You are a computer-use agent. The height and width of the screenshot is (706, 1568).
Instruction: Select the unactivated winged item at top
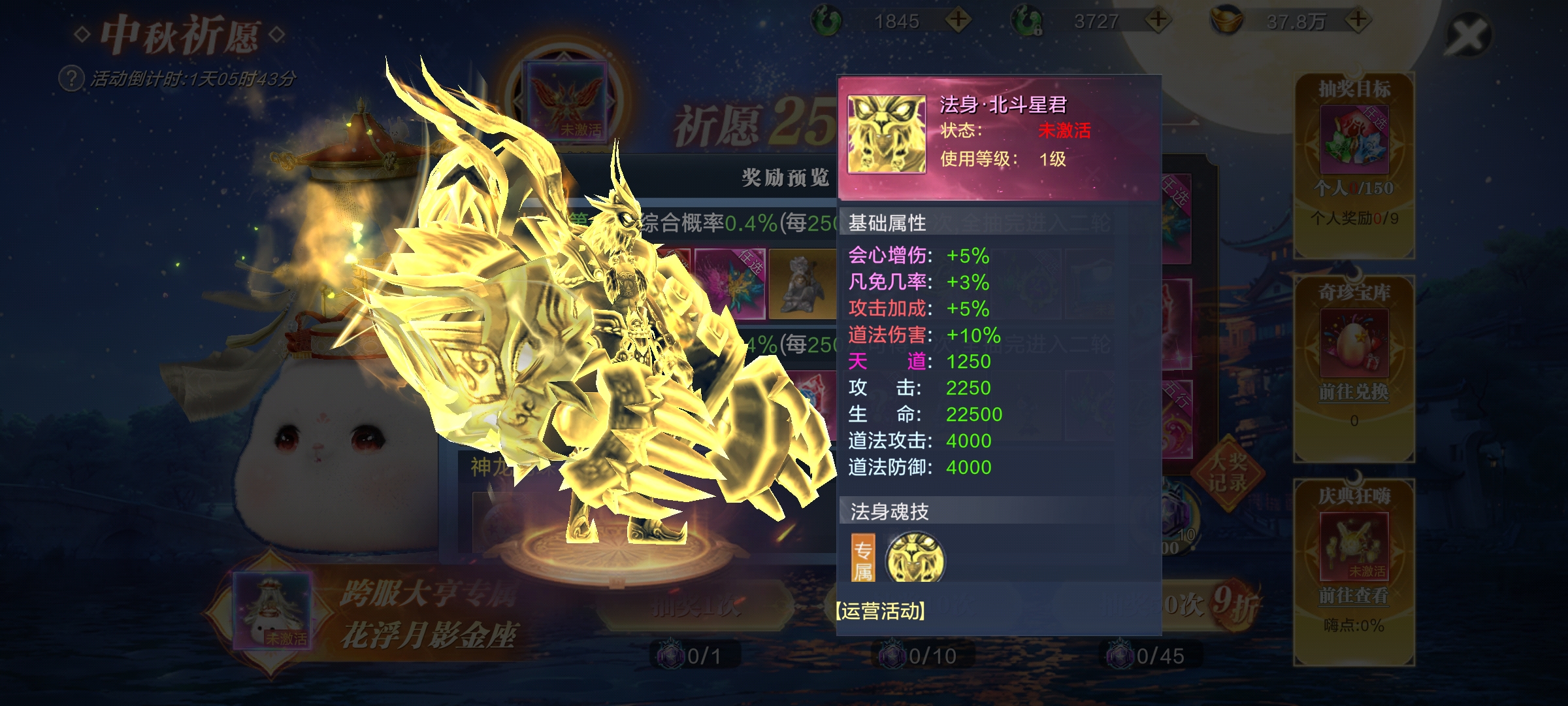(567, 99)
